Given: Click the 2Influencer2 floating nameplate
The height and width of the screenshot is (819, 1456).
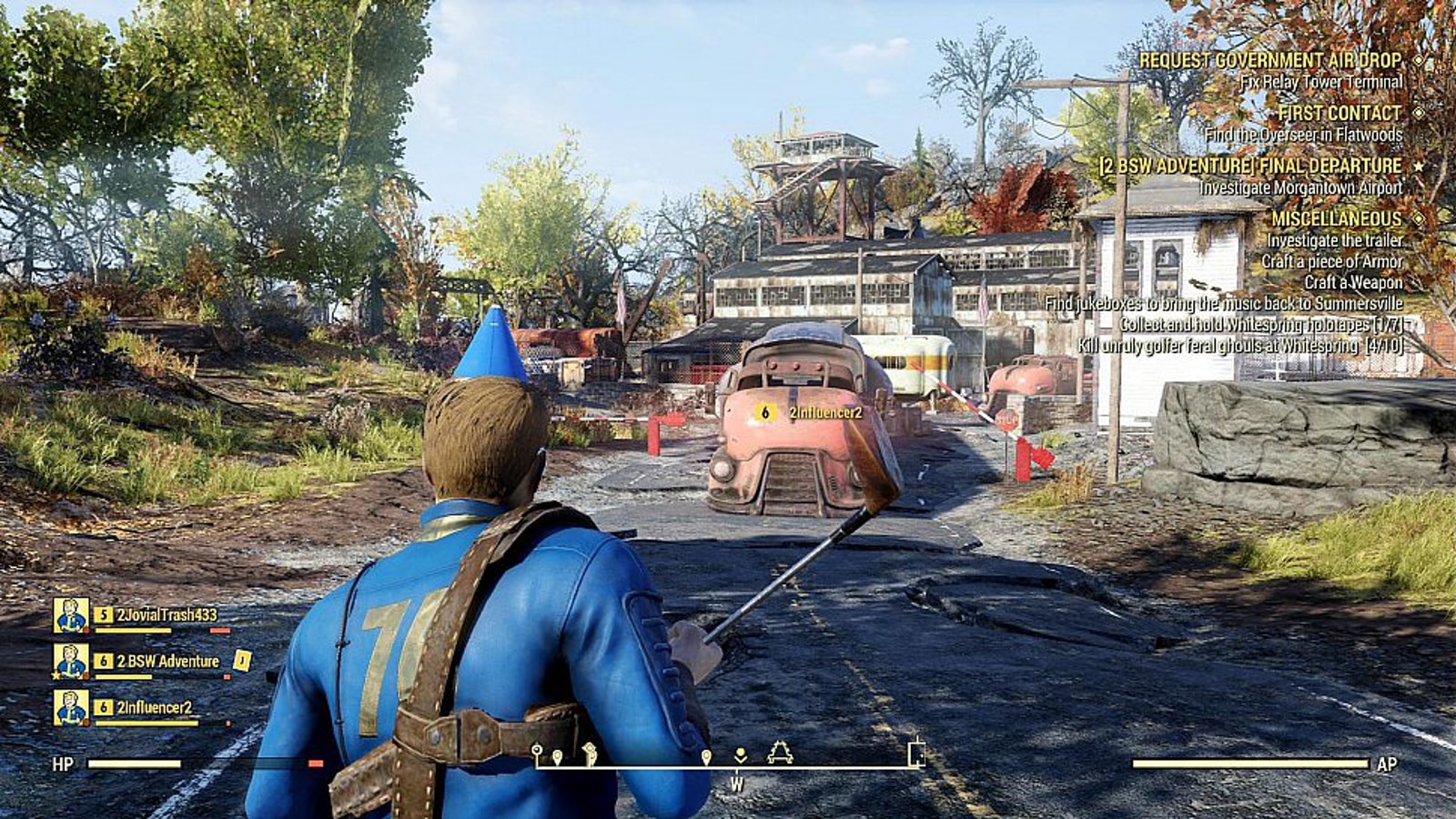Looking at the screenshot, I should point(814,413).
